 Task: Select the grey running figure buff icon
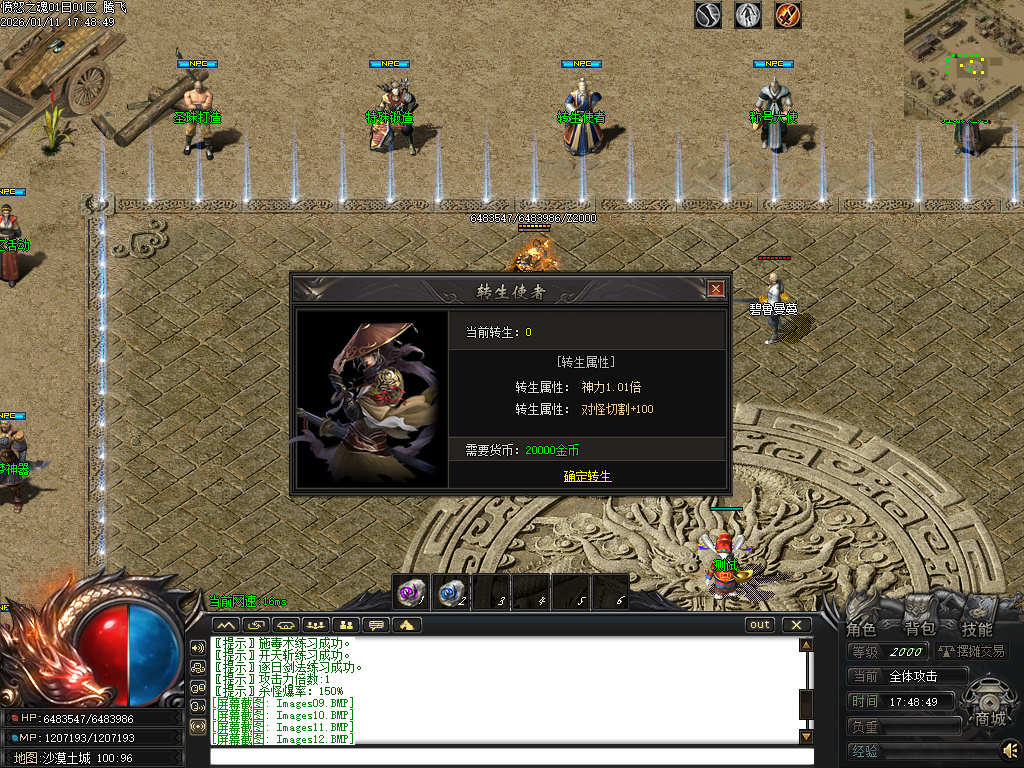pyautogui.click(x=748, y=15)
